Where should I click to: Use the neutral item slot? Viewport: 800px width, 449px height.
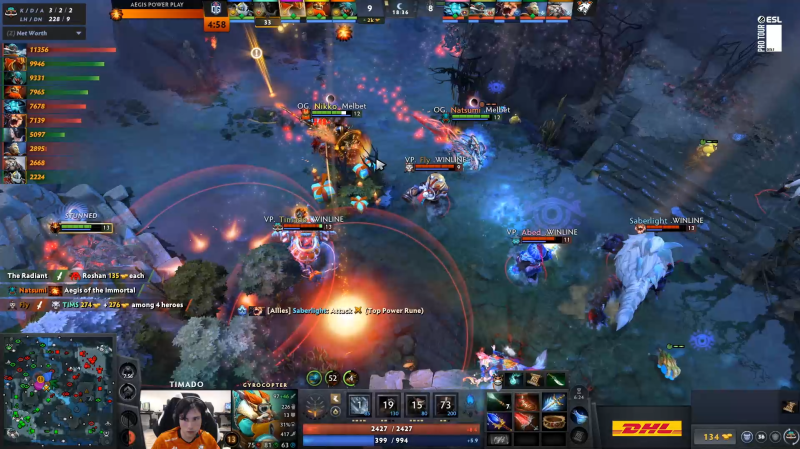[579, 435]
